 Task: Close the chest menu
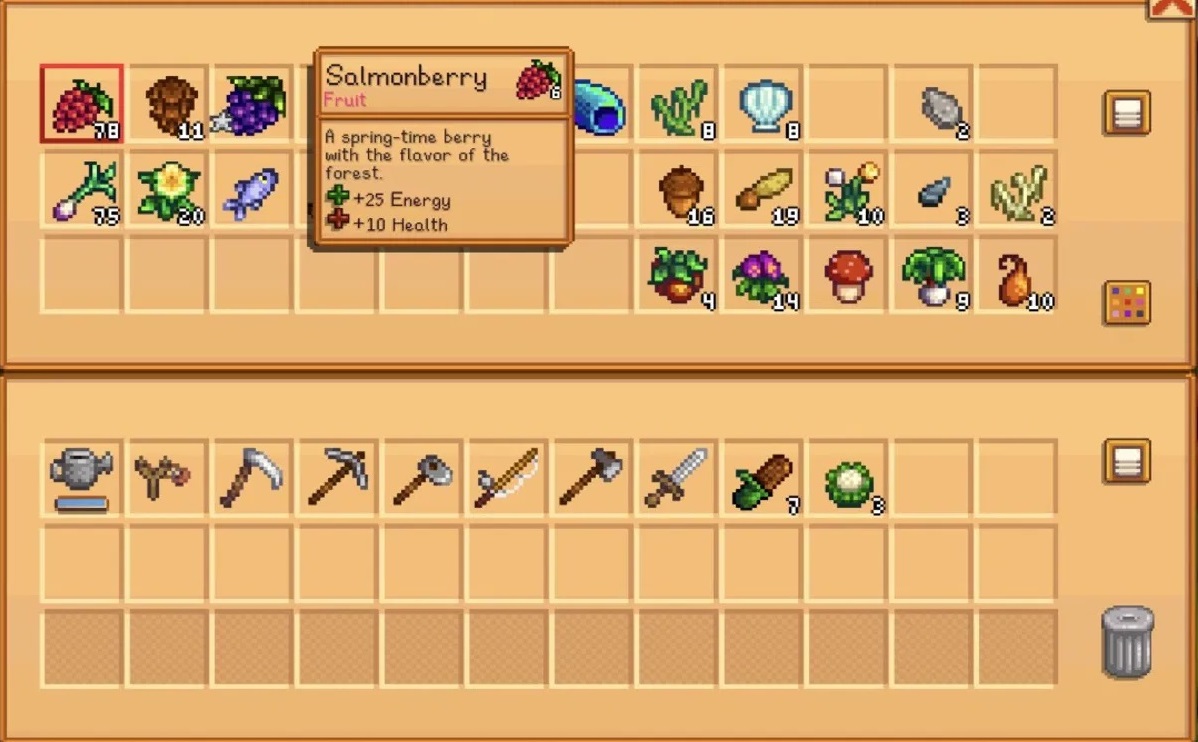tap(1171, 8)
